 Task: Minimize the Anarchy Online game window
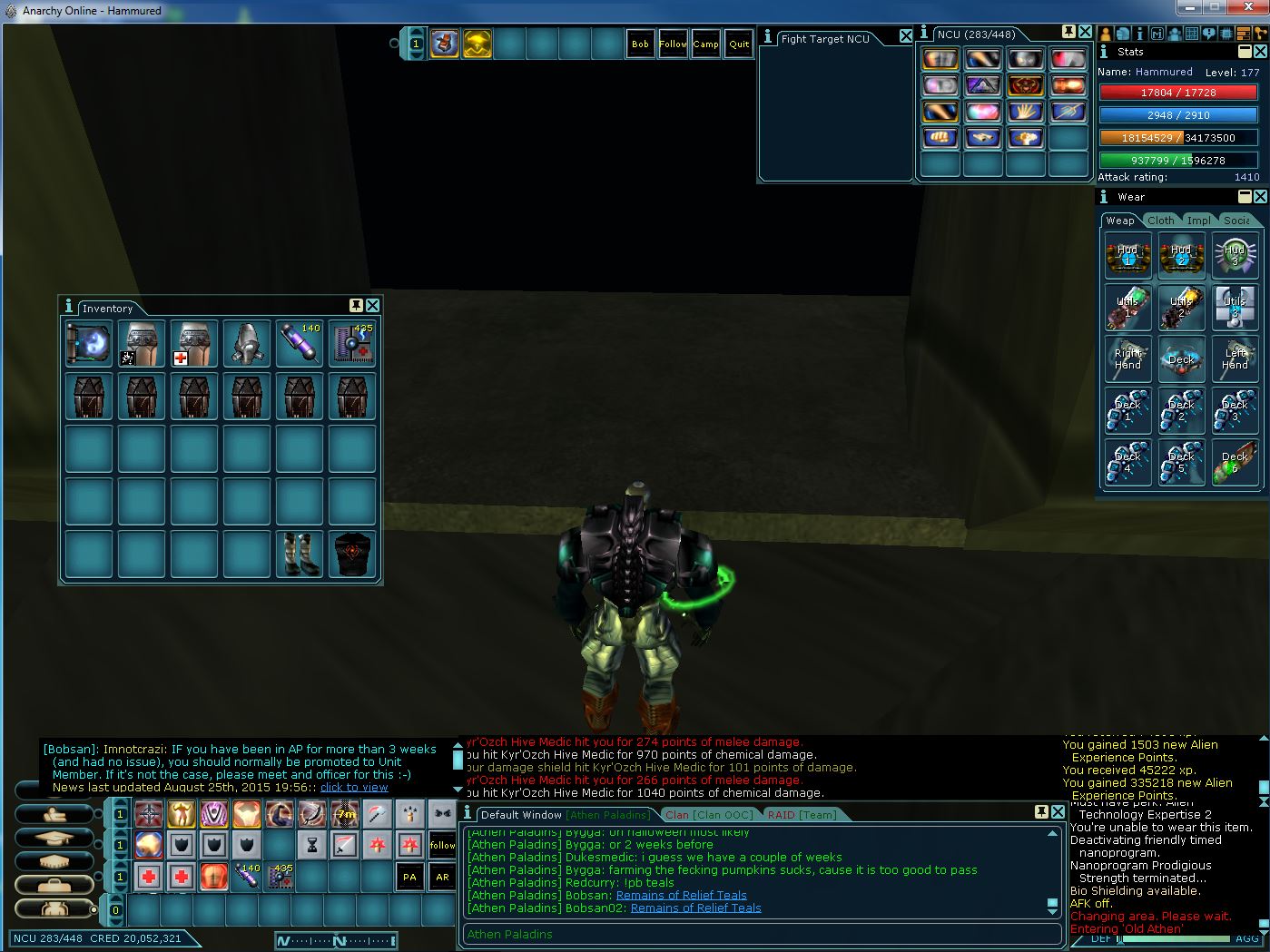click(1191, 8)
